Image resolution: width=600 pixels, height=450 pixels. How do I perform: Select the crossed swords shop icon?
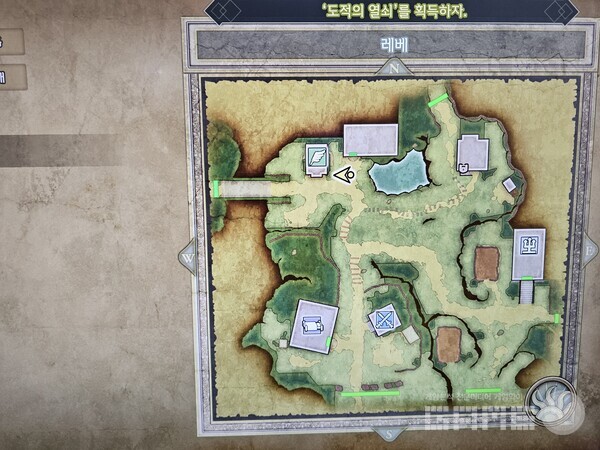383,320
